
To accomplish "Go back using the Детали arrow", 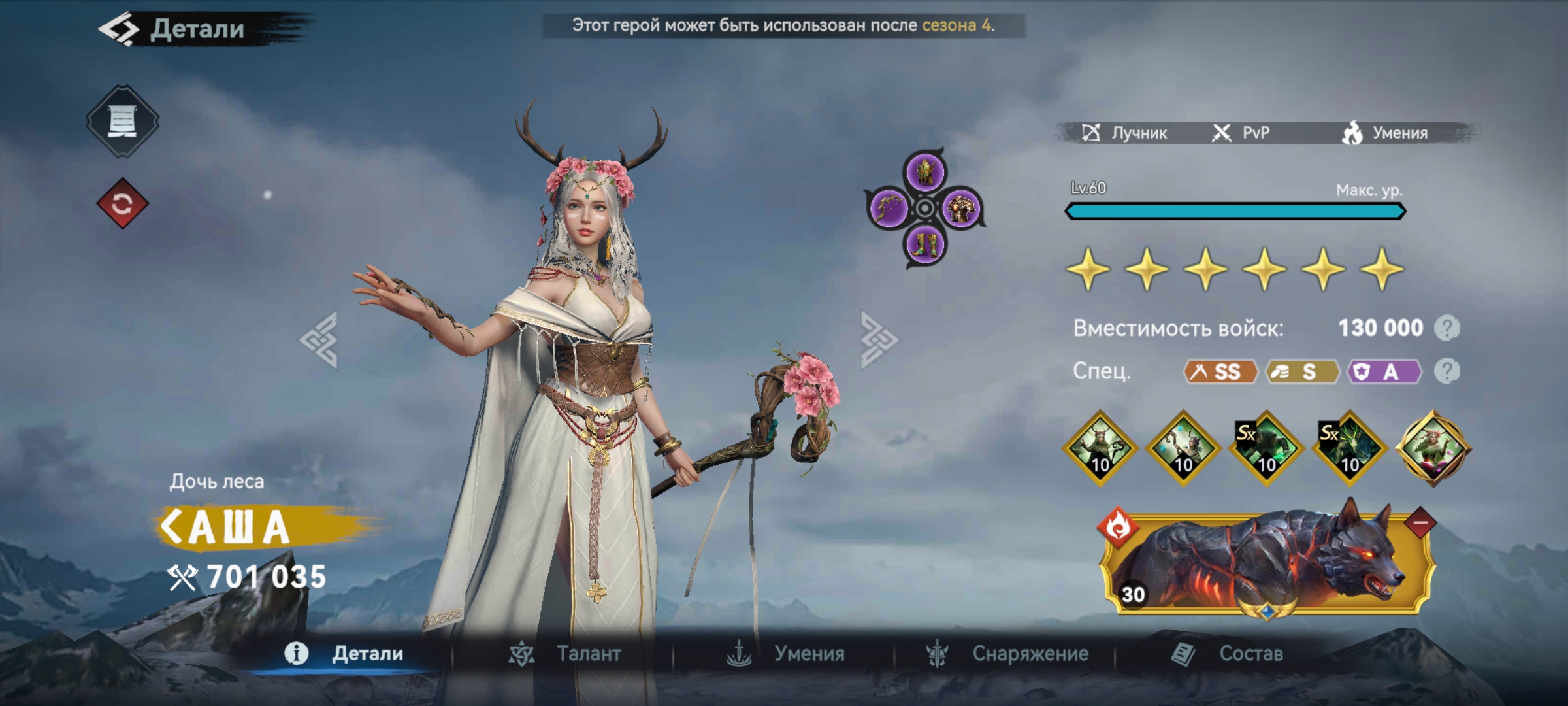I will pos(119,29).
